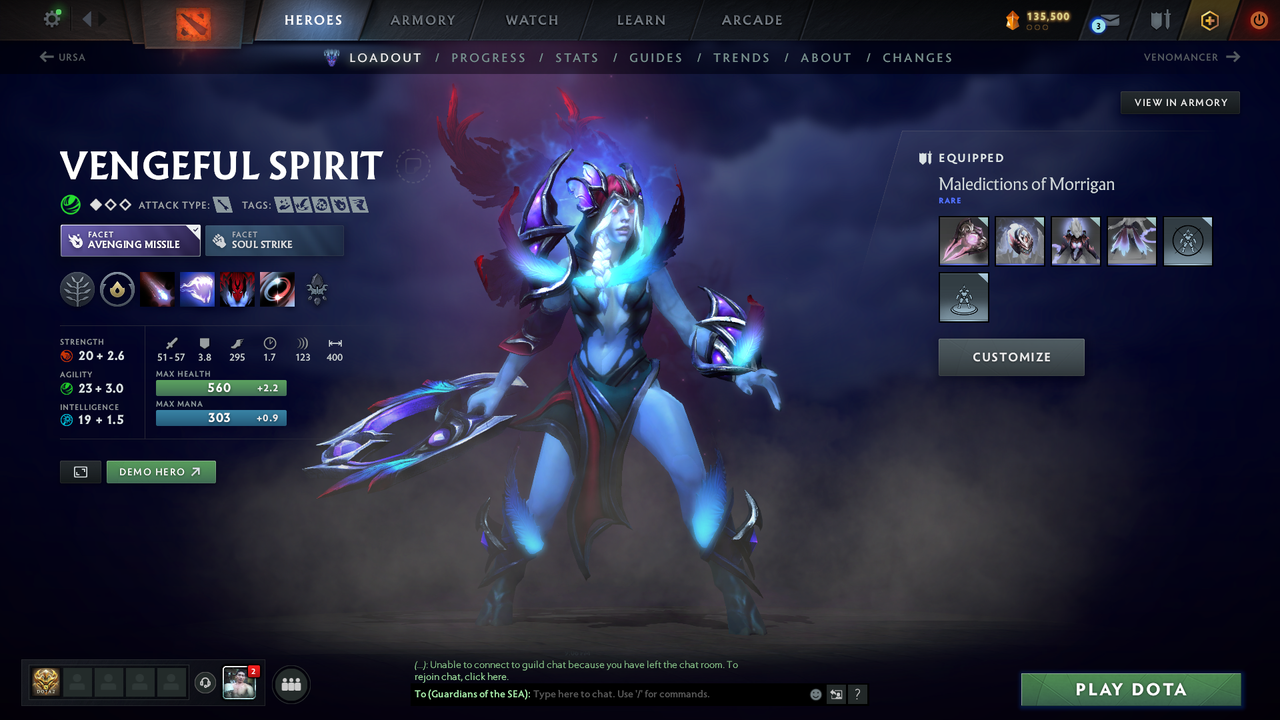This screenshot has height=720, width=1280.
Task: Open the talent tree branch icon
Action: coord(78,289)
